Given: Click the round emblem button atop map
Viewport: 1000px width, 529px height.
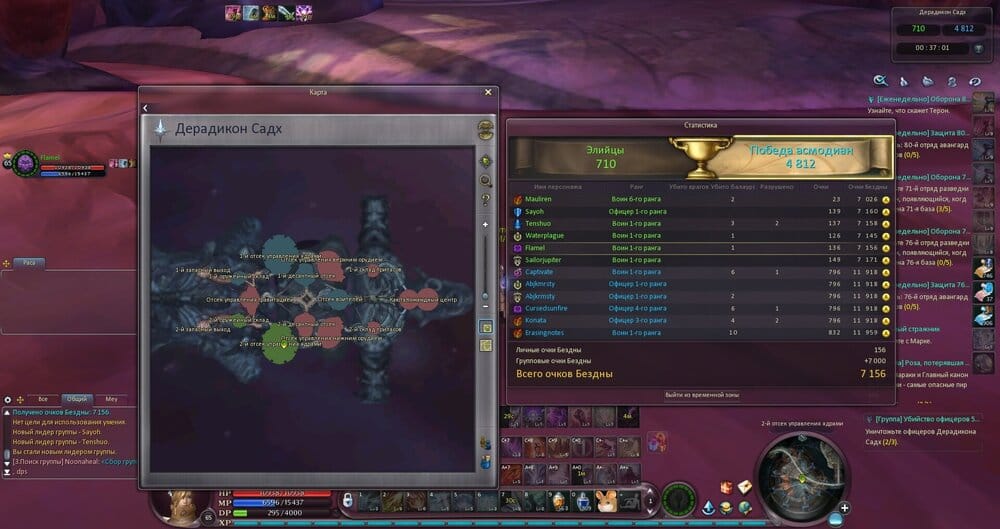Looking at the screenshot, I should tap(486, 128).
